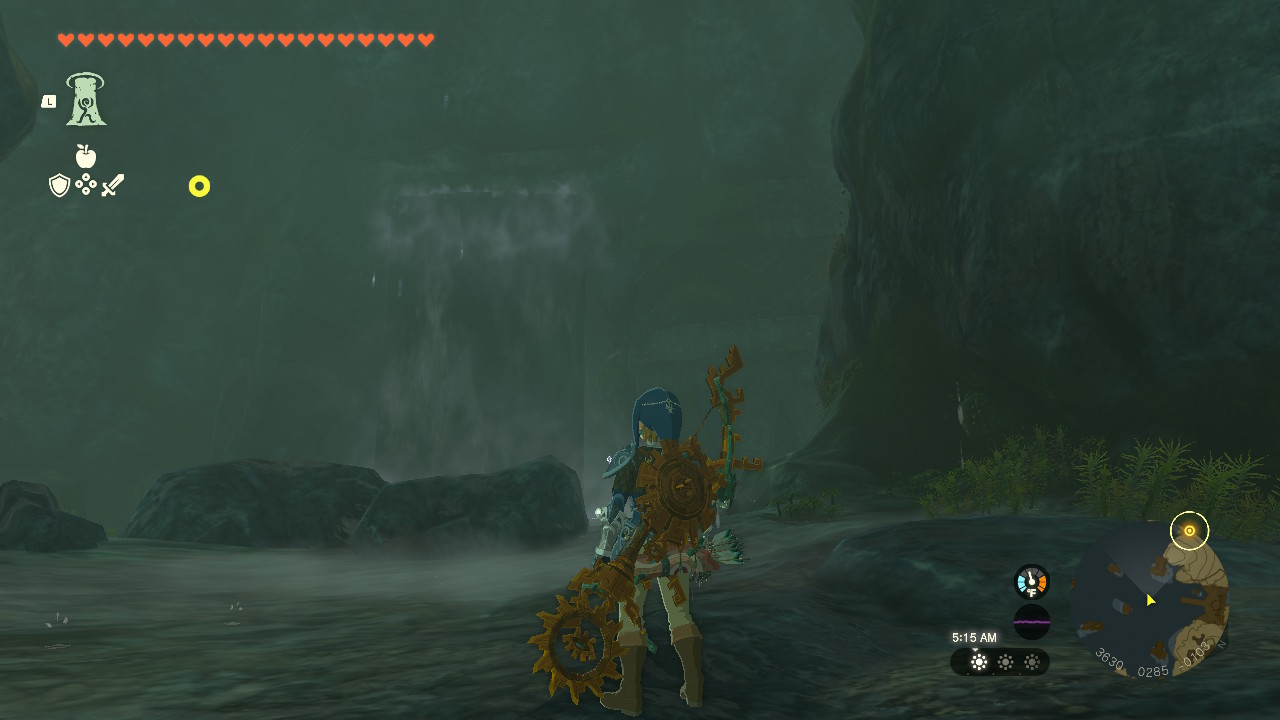Select the shield swap icon
The image size is (1280, 720).
(58, 185)
